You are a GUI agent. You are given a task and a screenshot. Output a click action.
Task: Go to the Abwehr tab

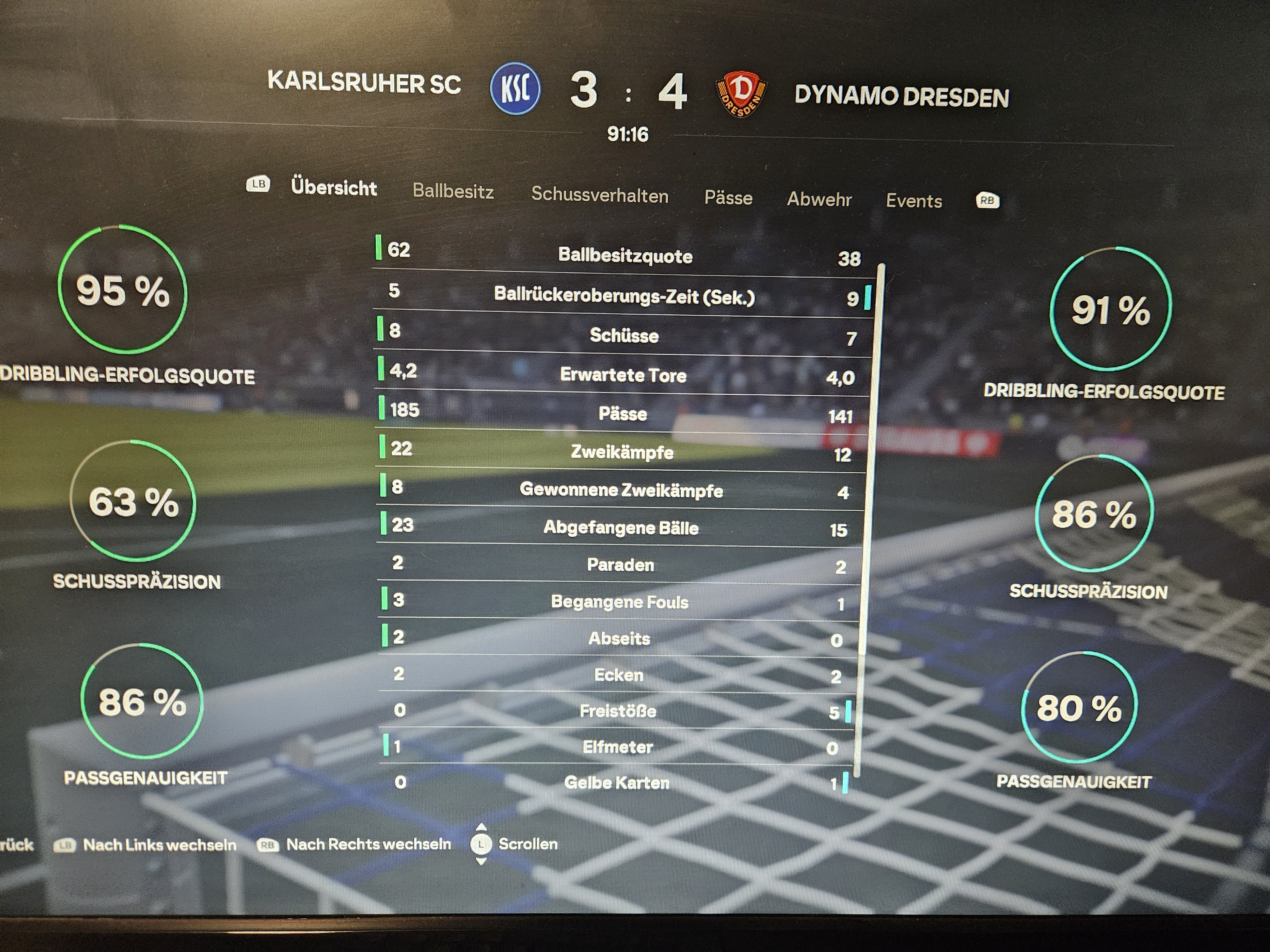pos(819,199)
